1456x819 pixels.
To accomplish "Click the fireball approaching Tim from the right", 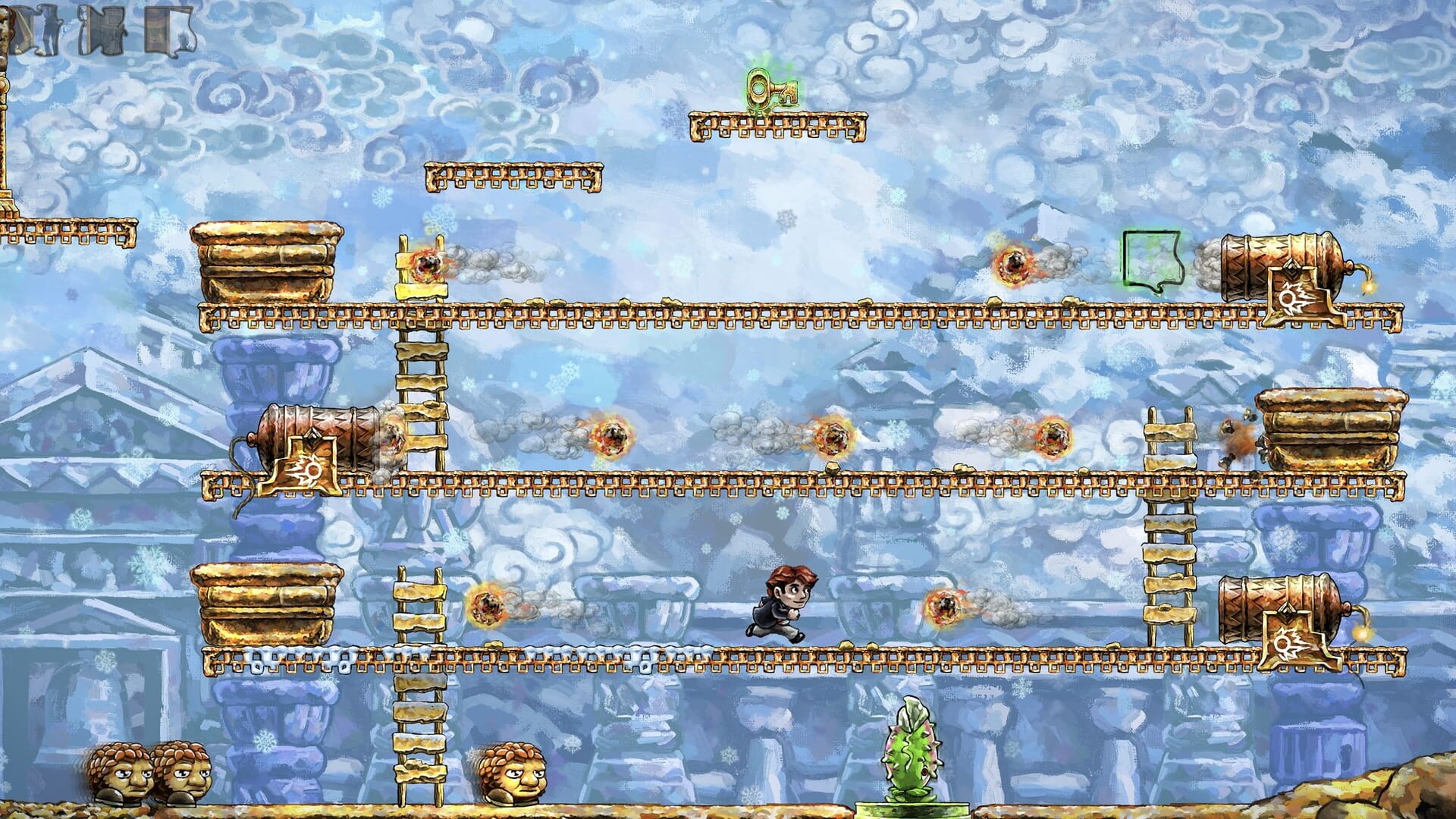I will [x=944, y=607].
